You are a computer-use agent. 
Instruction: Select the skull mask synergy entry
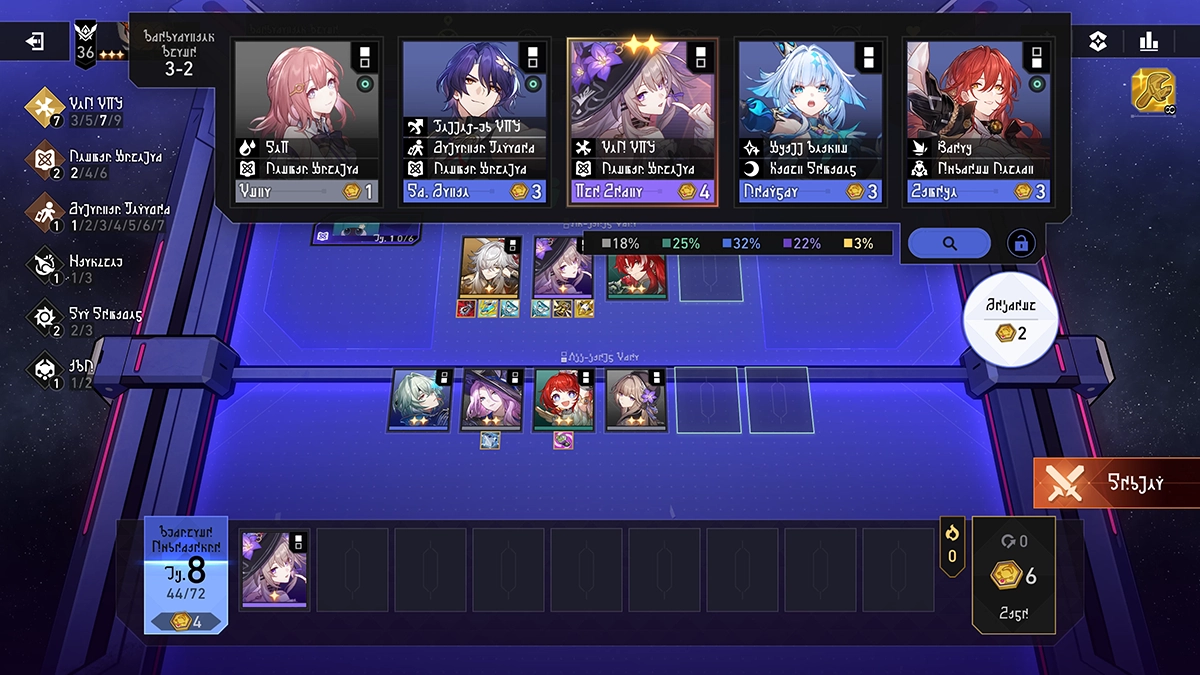(x=44, y=370)
